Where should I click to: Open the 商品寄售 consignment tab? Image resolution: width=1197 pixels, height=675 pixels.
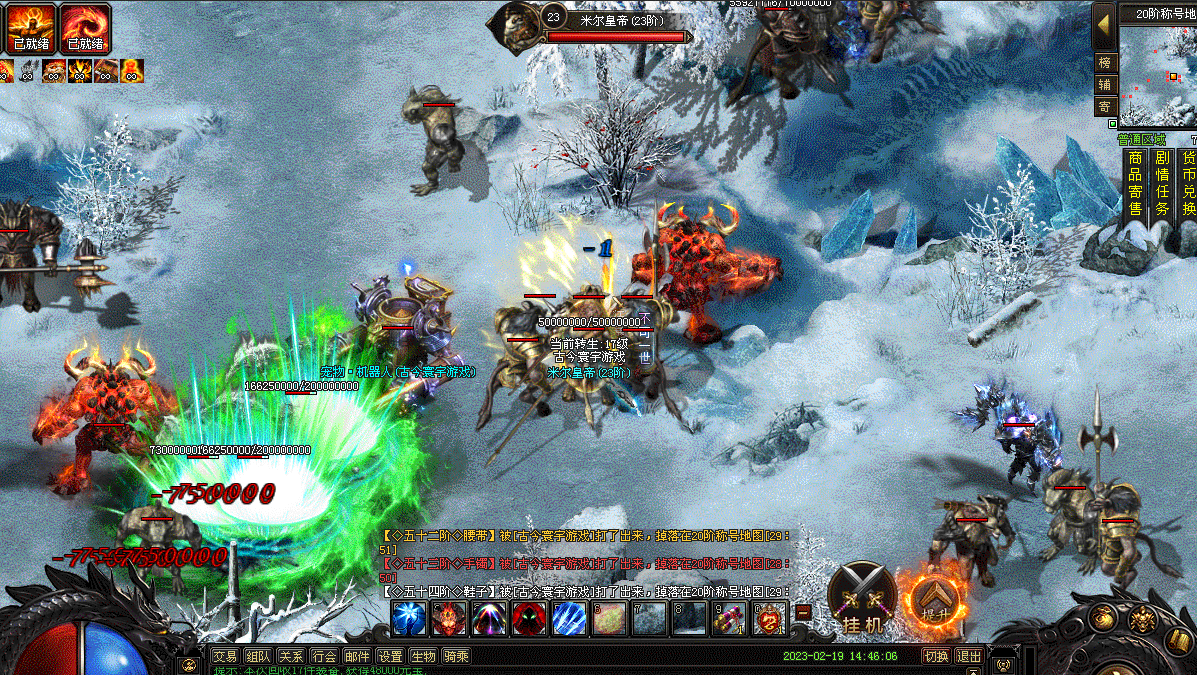pyautogui.click(x=1135, y=183)
